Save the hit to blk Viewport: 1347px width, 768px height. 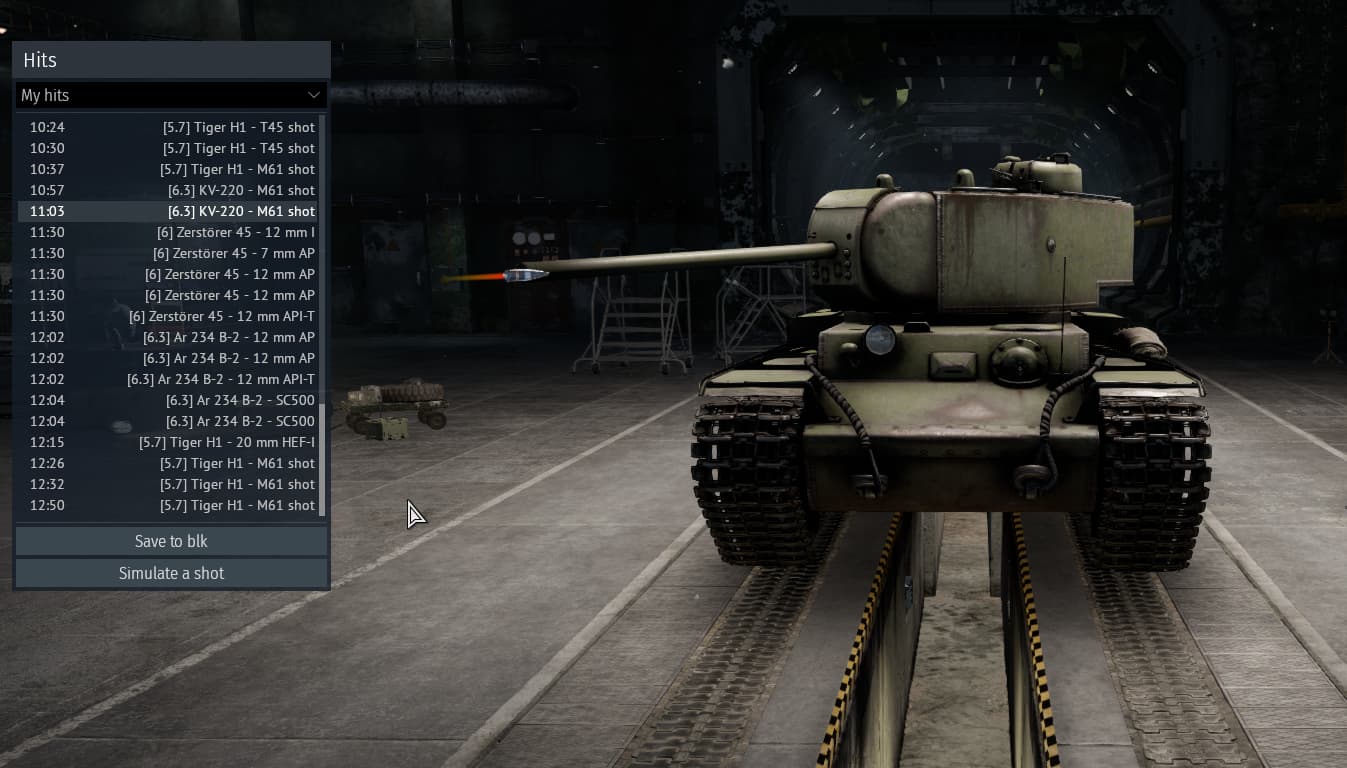click(171, 541)
